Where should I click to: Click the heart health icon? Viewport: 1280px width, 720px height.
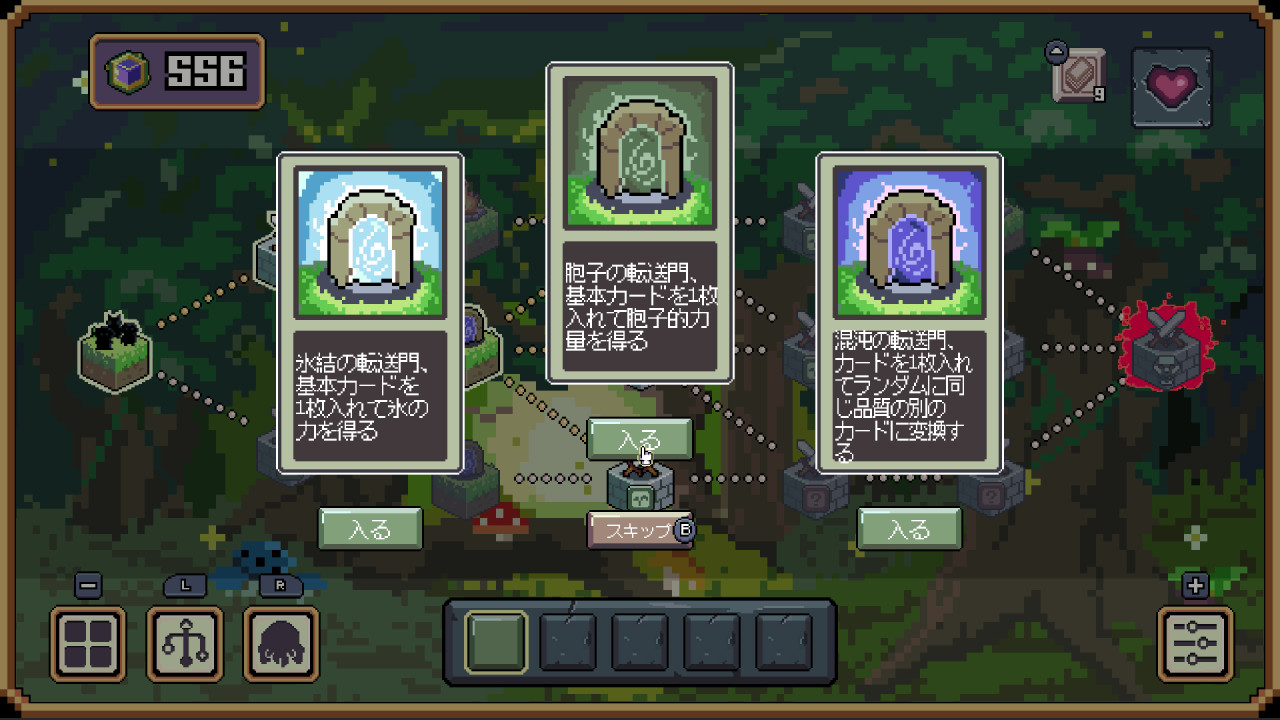[x=1172, y=87]
